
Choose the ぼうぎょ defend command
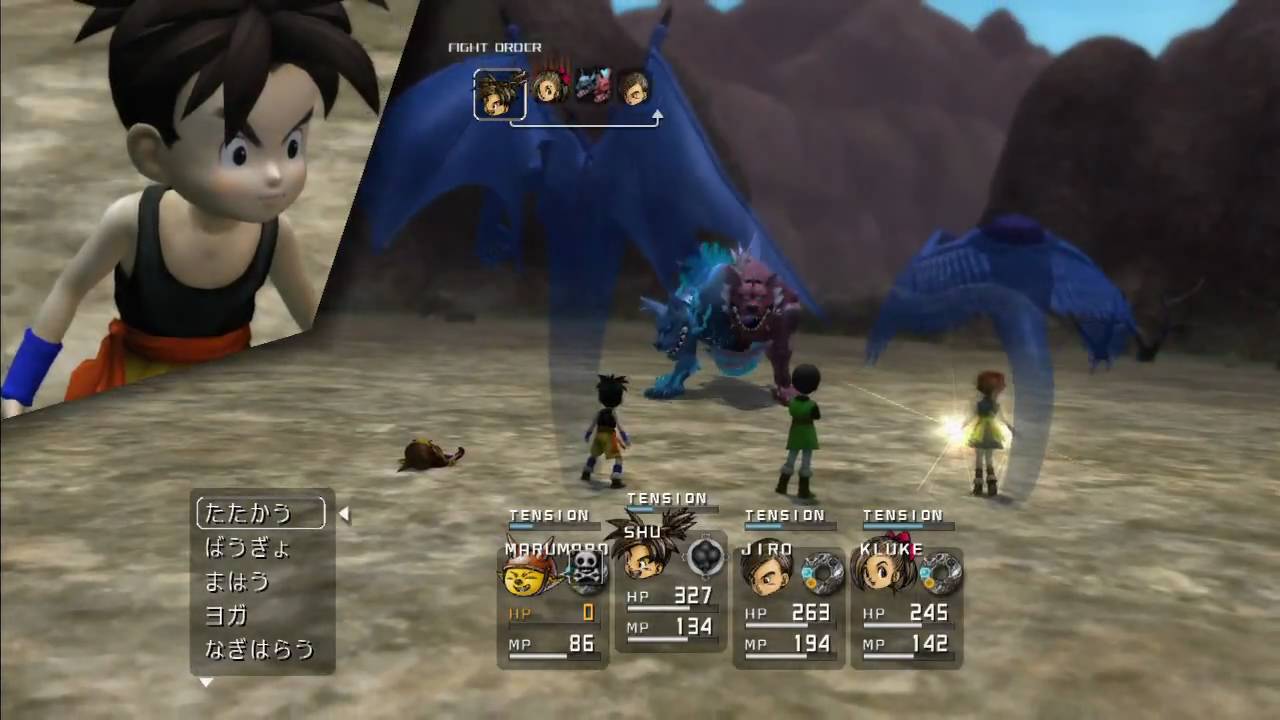[x=247, y=547]
